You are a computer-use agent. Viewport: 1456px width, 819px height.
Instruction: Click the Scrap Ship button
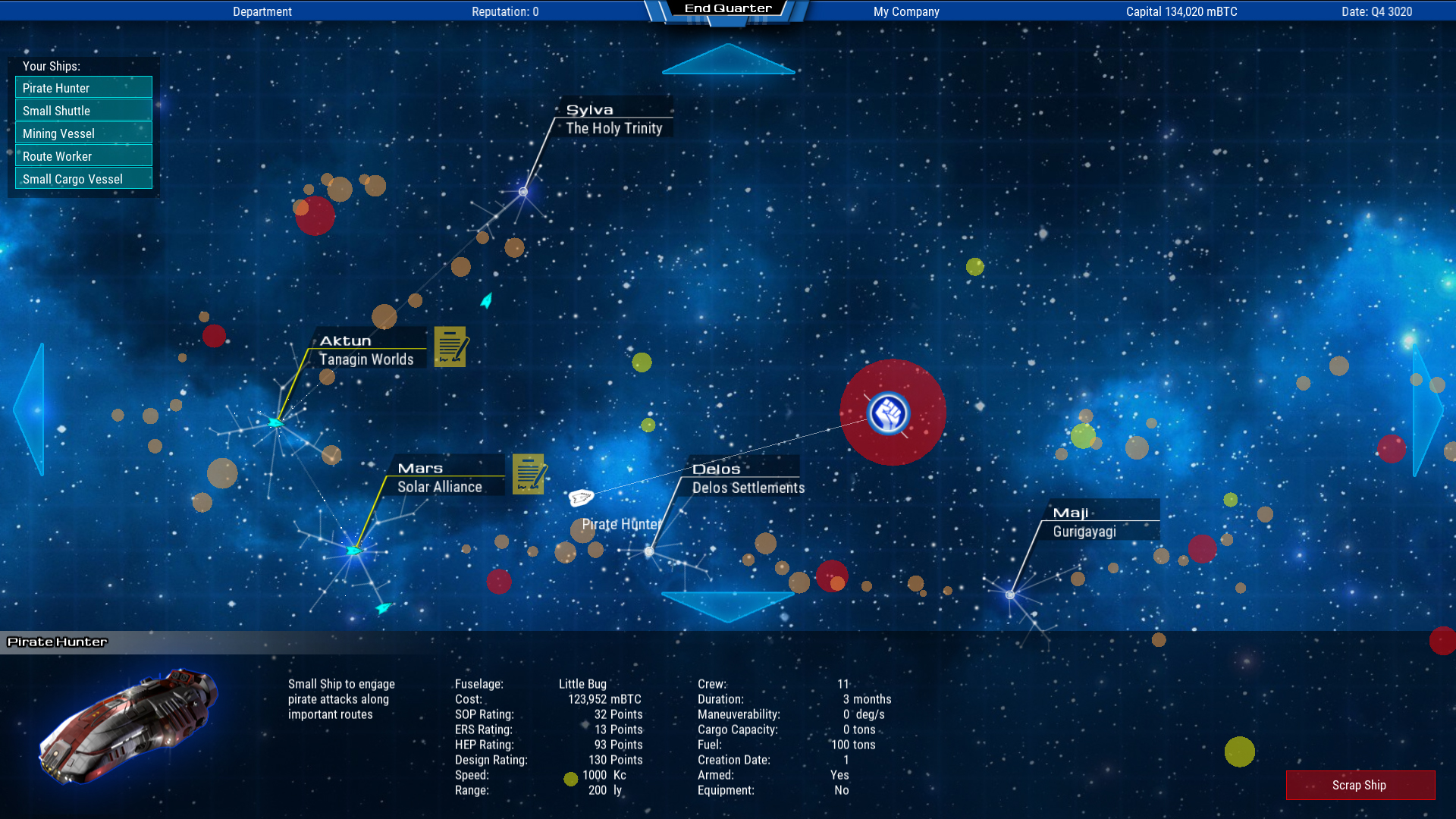(x=1360, y=785)
